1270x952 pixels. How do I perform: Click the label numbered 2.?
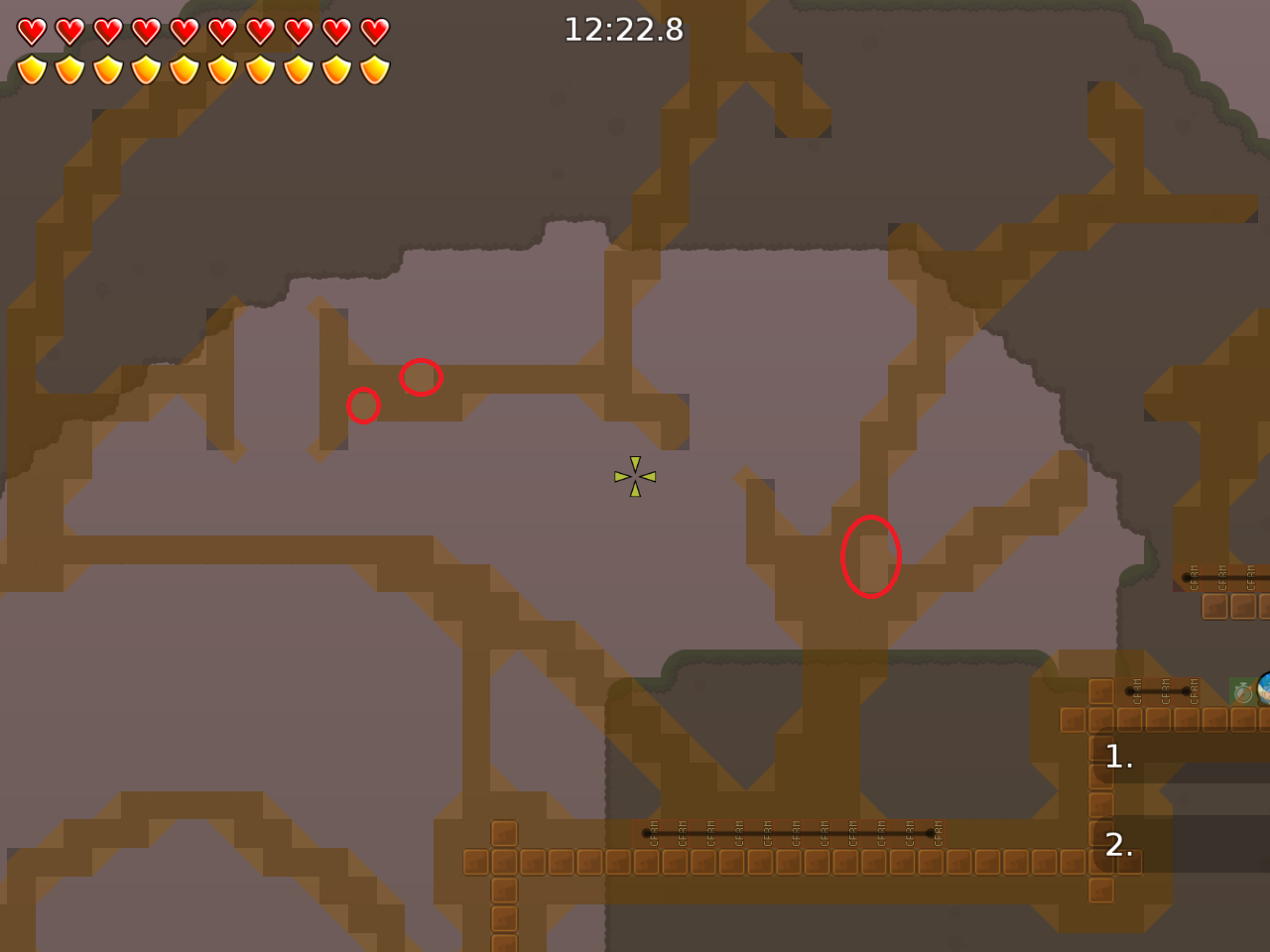click(x=1119, y=846)
